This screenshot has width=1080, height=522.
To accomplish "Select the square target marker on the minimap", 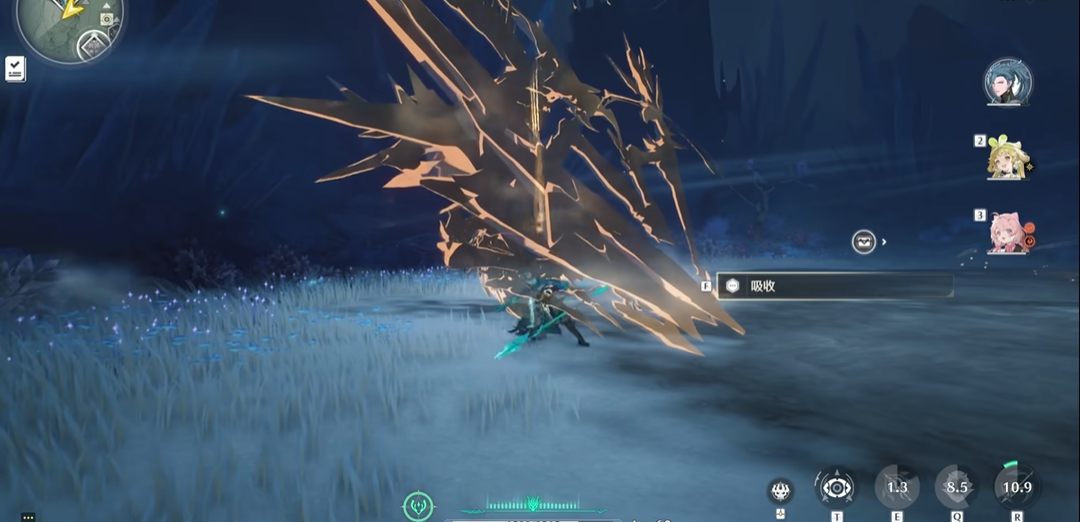I will pyautogui.click(x=106, y=18).
